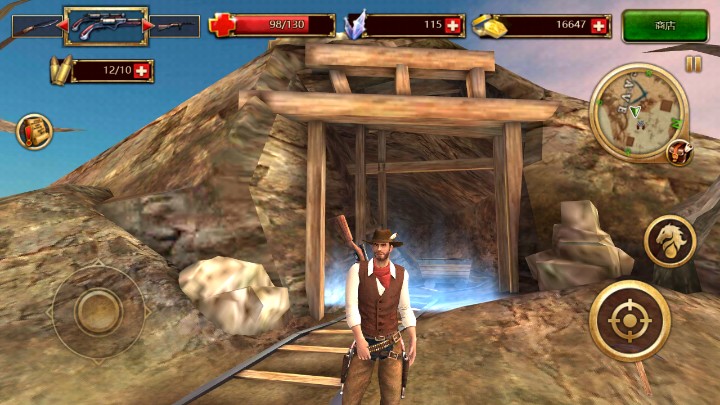The height and width of the screenshot is (405, 720).
Task: Buy more crystals with the plus button
Action: (x=454, y=26)
